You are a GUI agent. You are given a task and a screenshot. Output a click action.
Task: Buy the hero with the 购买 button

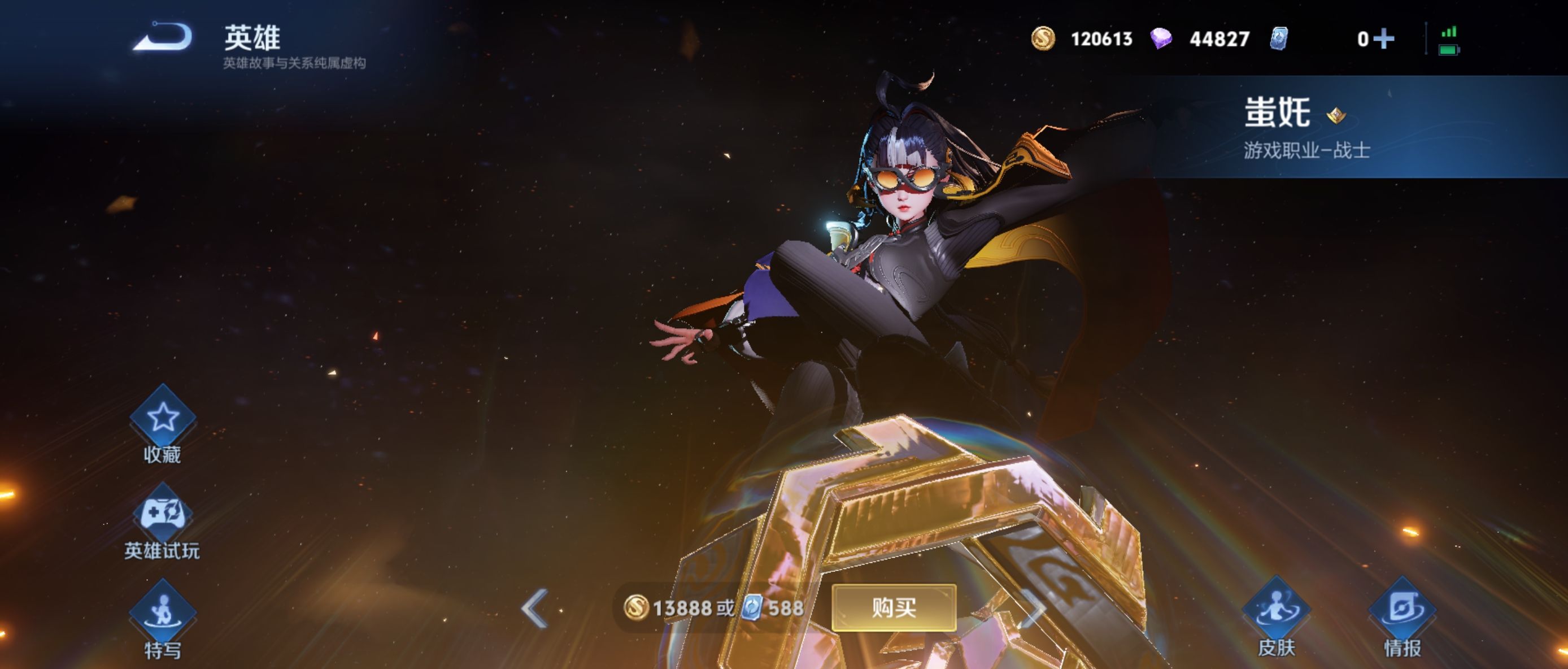894,607
